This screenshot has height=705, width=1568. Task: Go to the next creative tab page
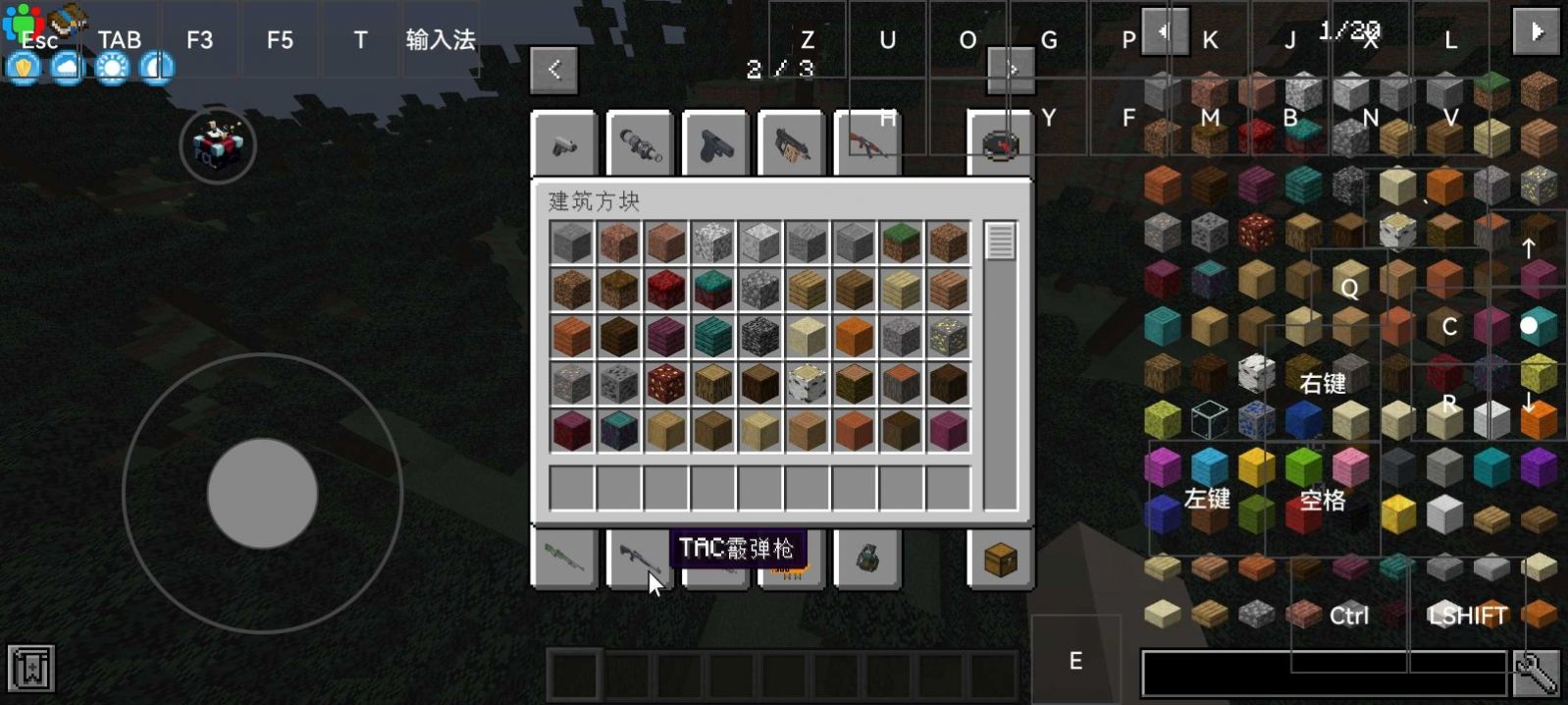[x=1012, y=70]
